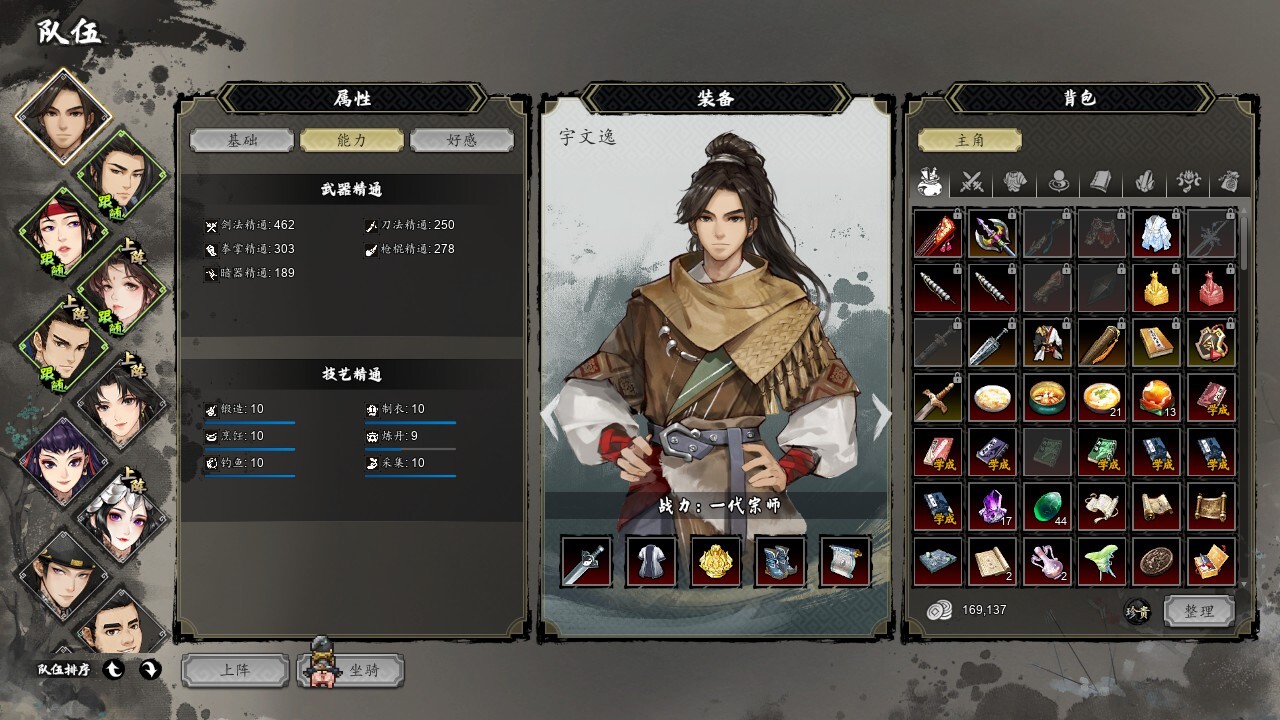Select the equipped blue boots slot
1280x720 pixels.
coord(781,561)
